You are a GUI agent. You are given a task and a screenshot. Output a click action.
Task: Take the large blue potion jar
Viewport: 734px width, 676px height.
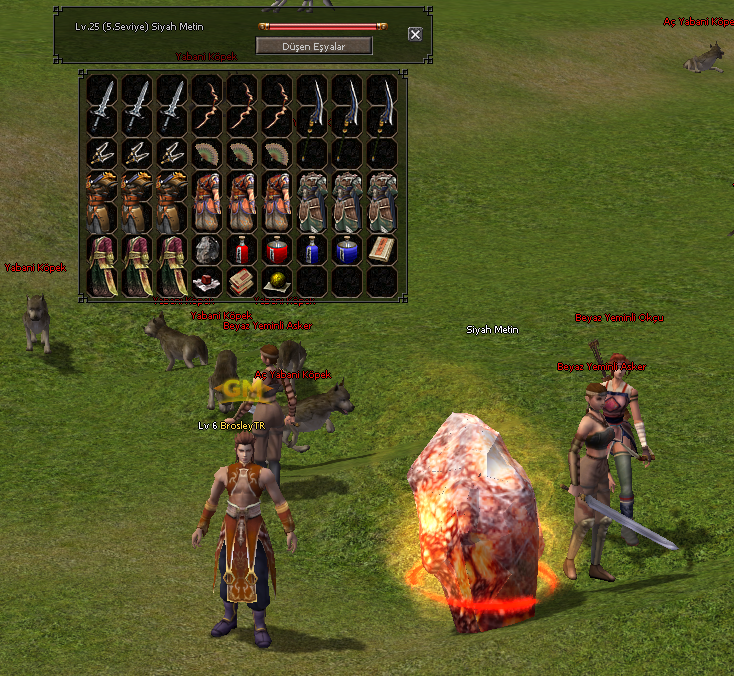[x=346, y=249]
